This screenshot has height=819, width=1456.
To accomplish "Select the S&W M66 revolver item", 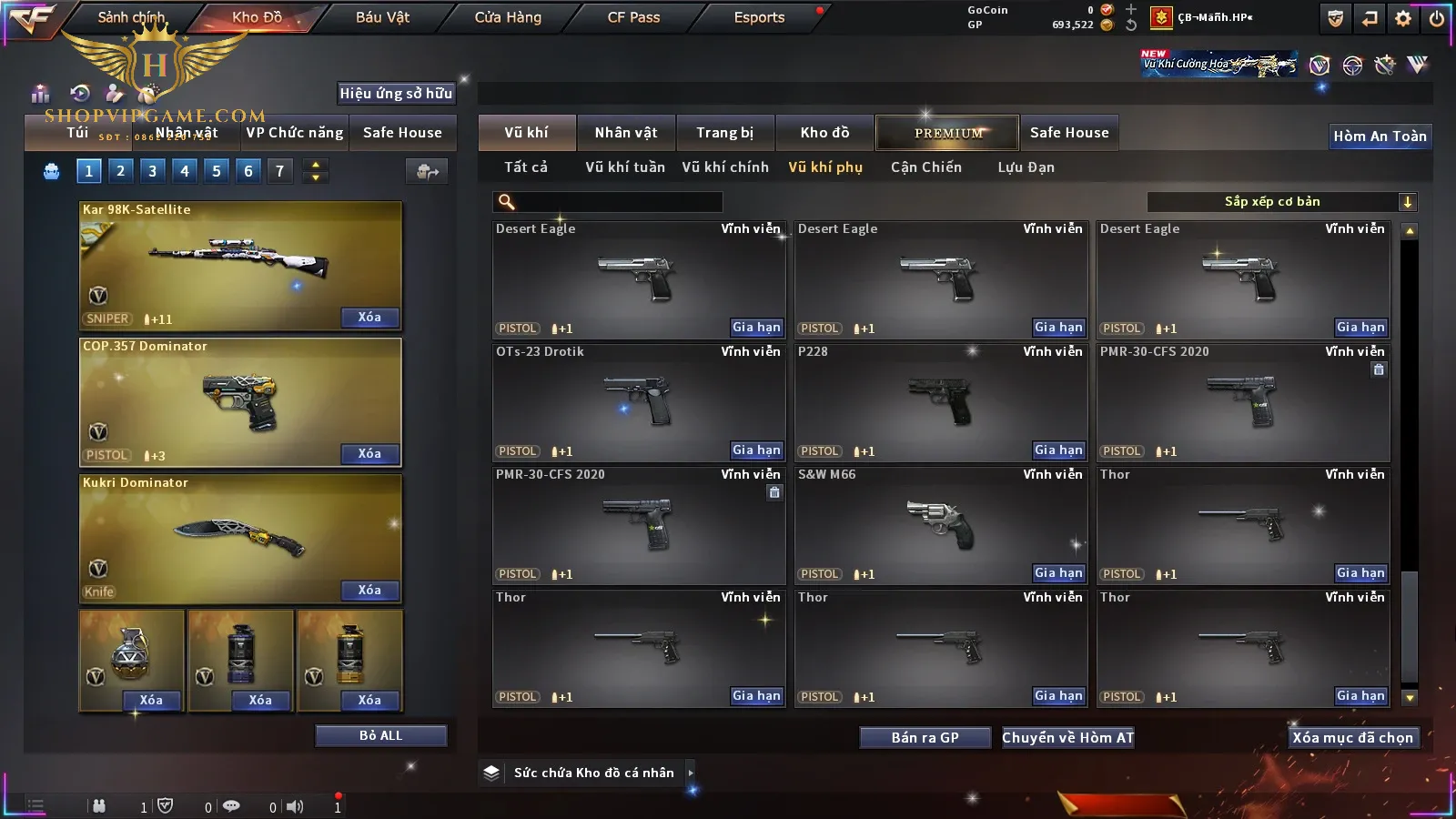I will click(x=941, y=525).
